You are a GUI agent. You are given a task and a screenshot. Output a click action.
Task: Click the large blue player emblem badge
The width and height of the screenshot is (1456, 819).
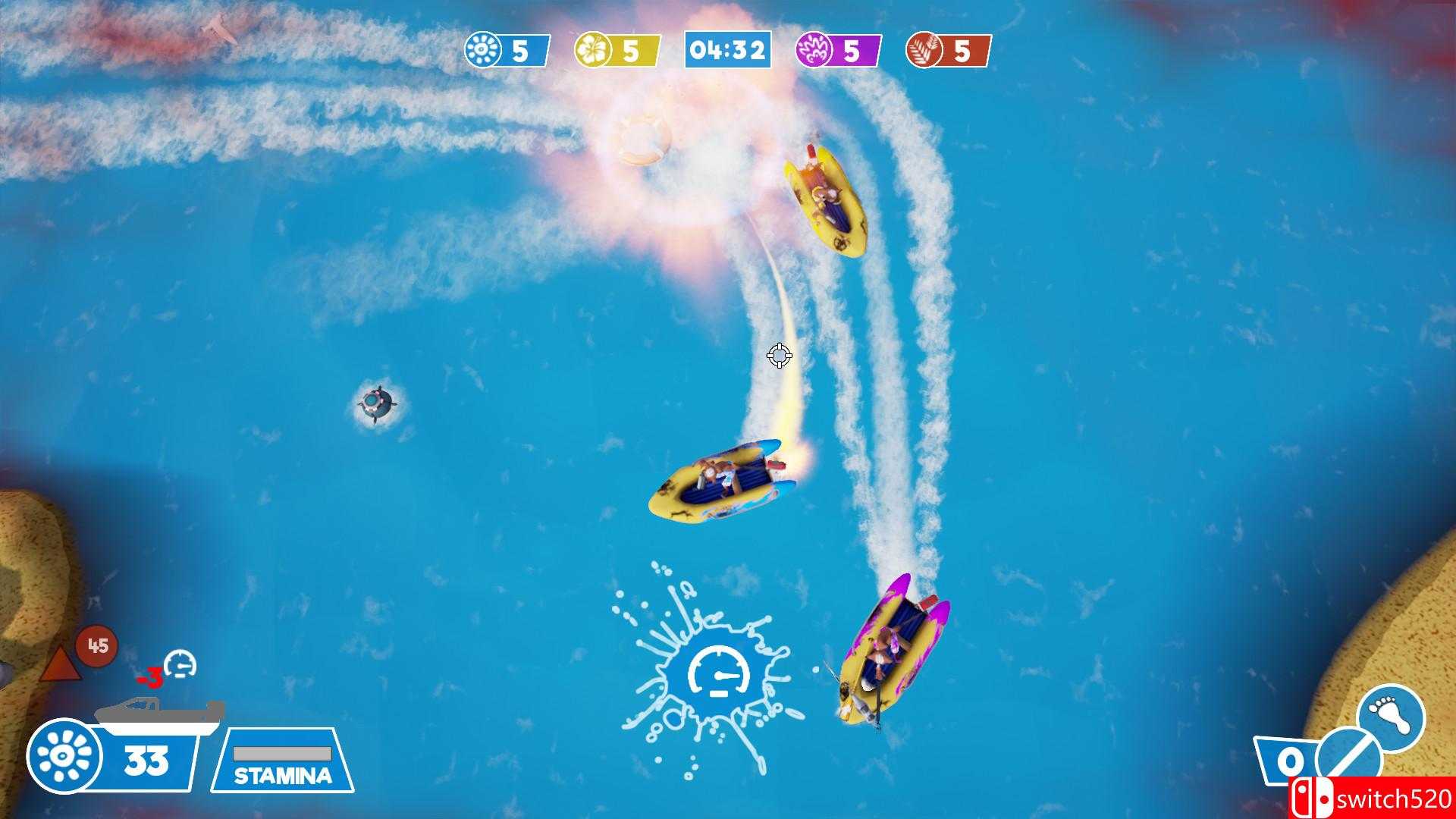(x=64, y=756)
